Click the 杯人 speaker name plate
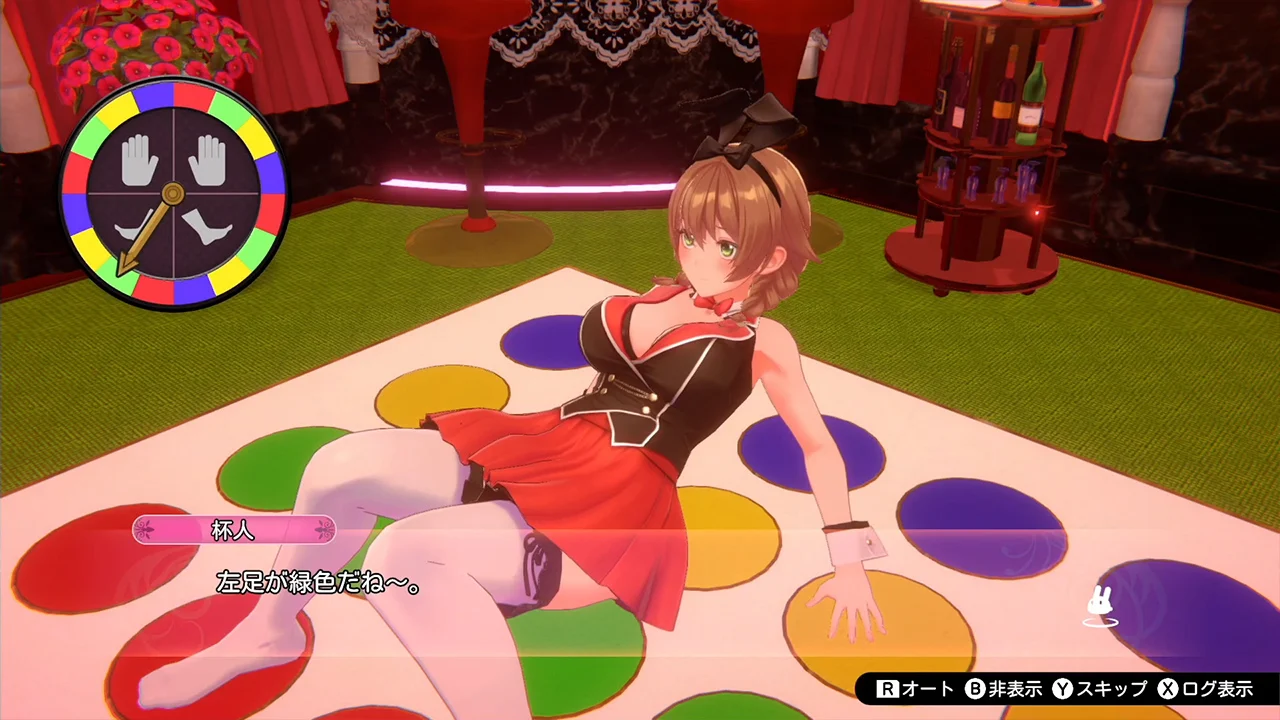Image resolution: width=1280 pixels, height=720 pixels. [233, 530]
